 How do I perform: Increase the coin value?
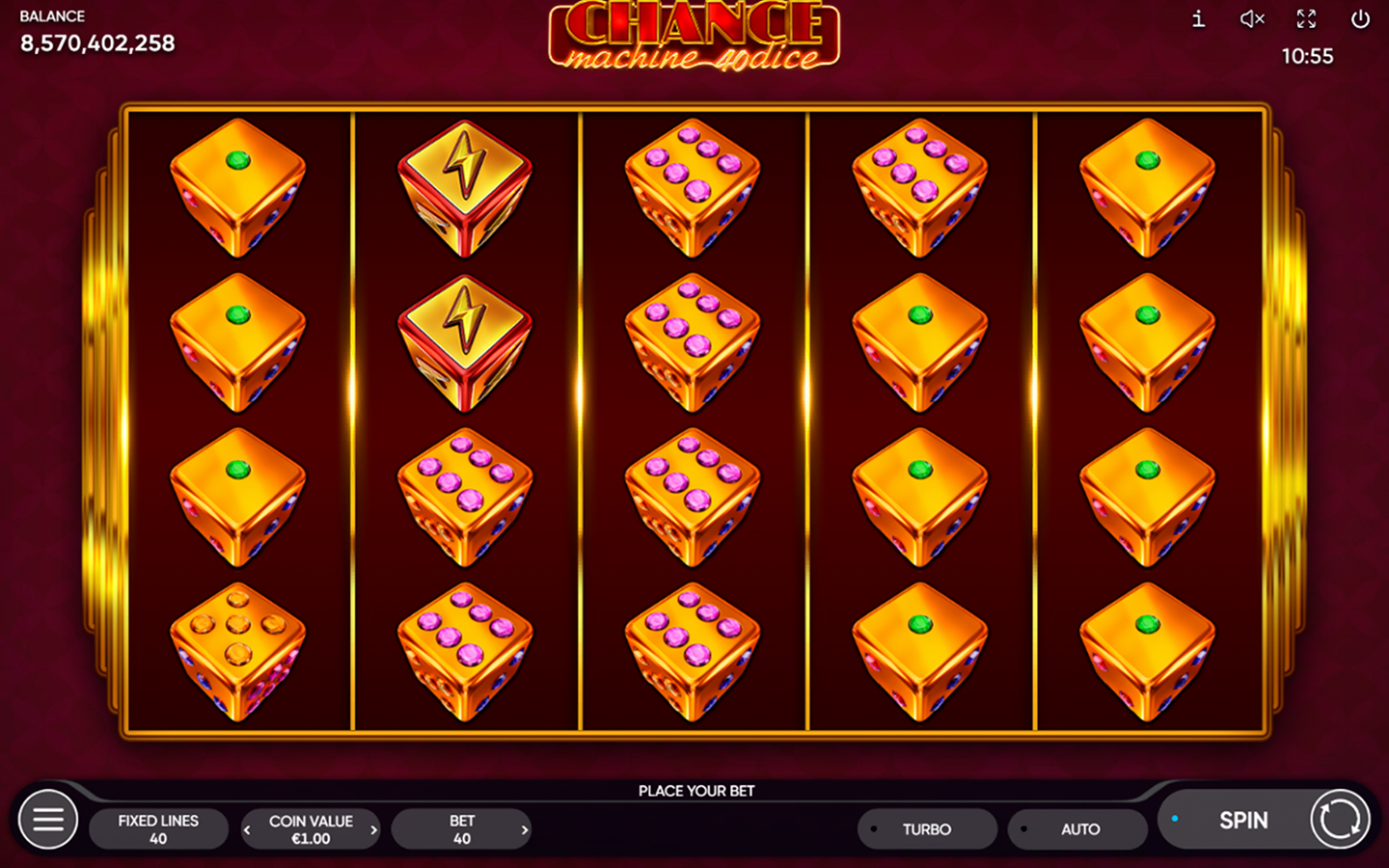[373, 829]
